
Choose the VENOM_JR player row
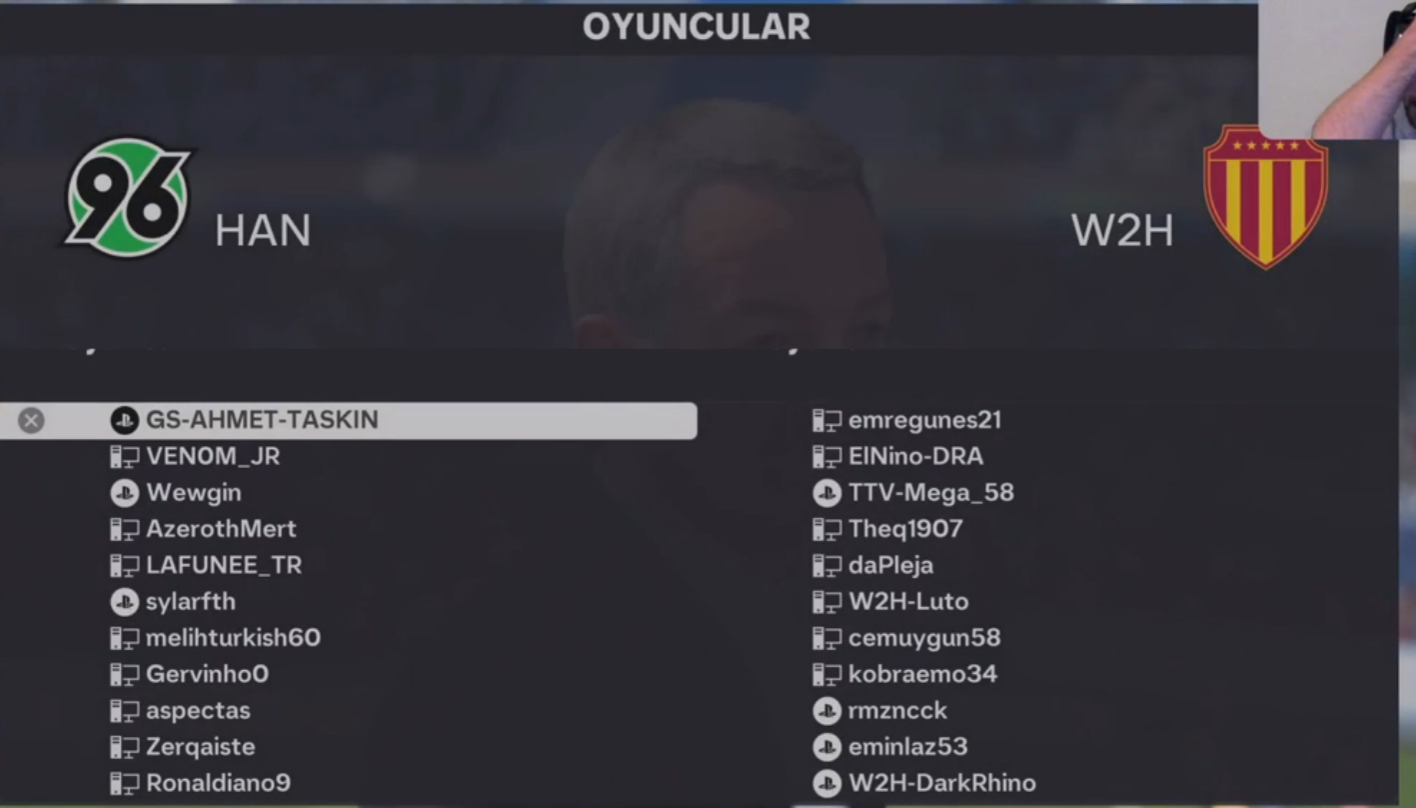pos(213,457)
